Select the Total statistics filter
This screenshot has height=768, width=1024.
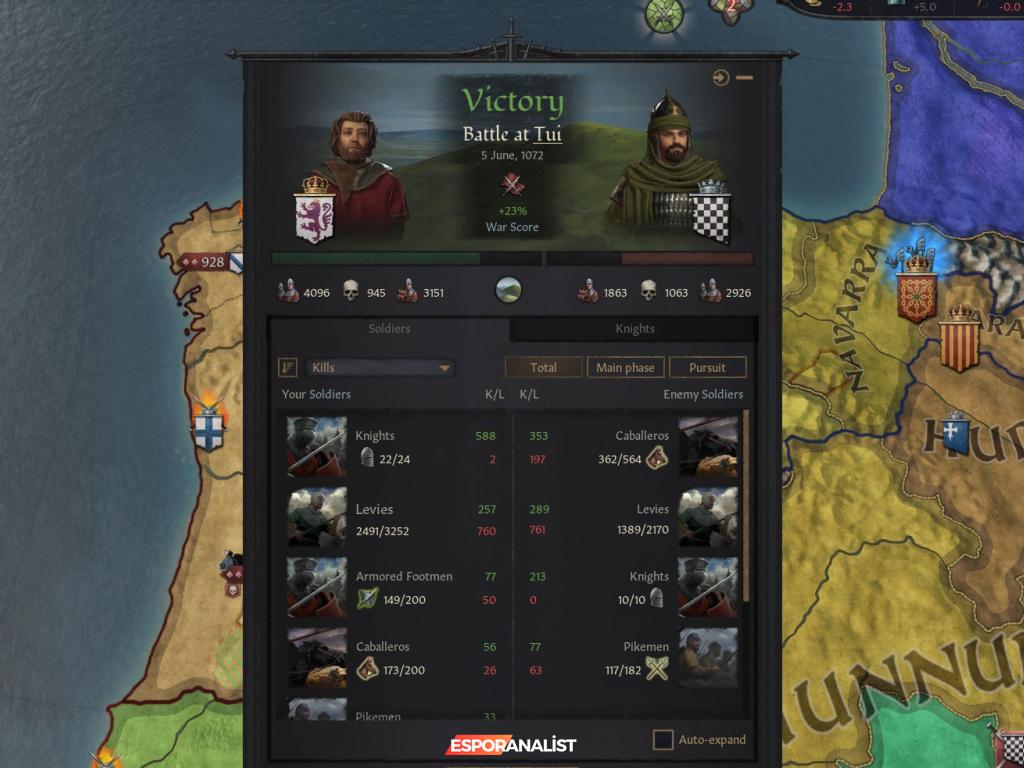[x=543, y=368]
